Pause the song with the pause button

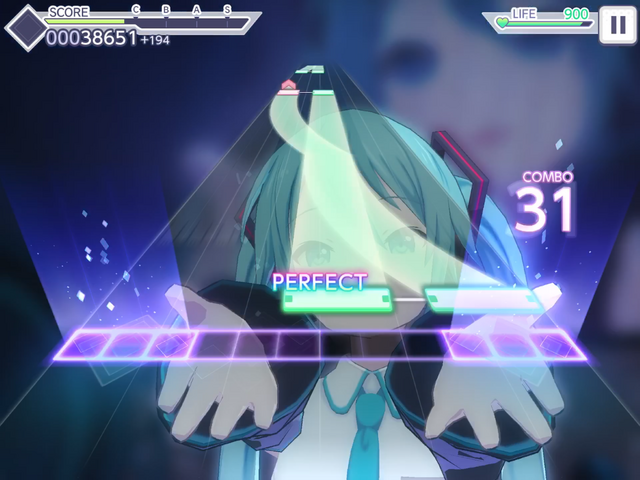click(x=614, y=26)
